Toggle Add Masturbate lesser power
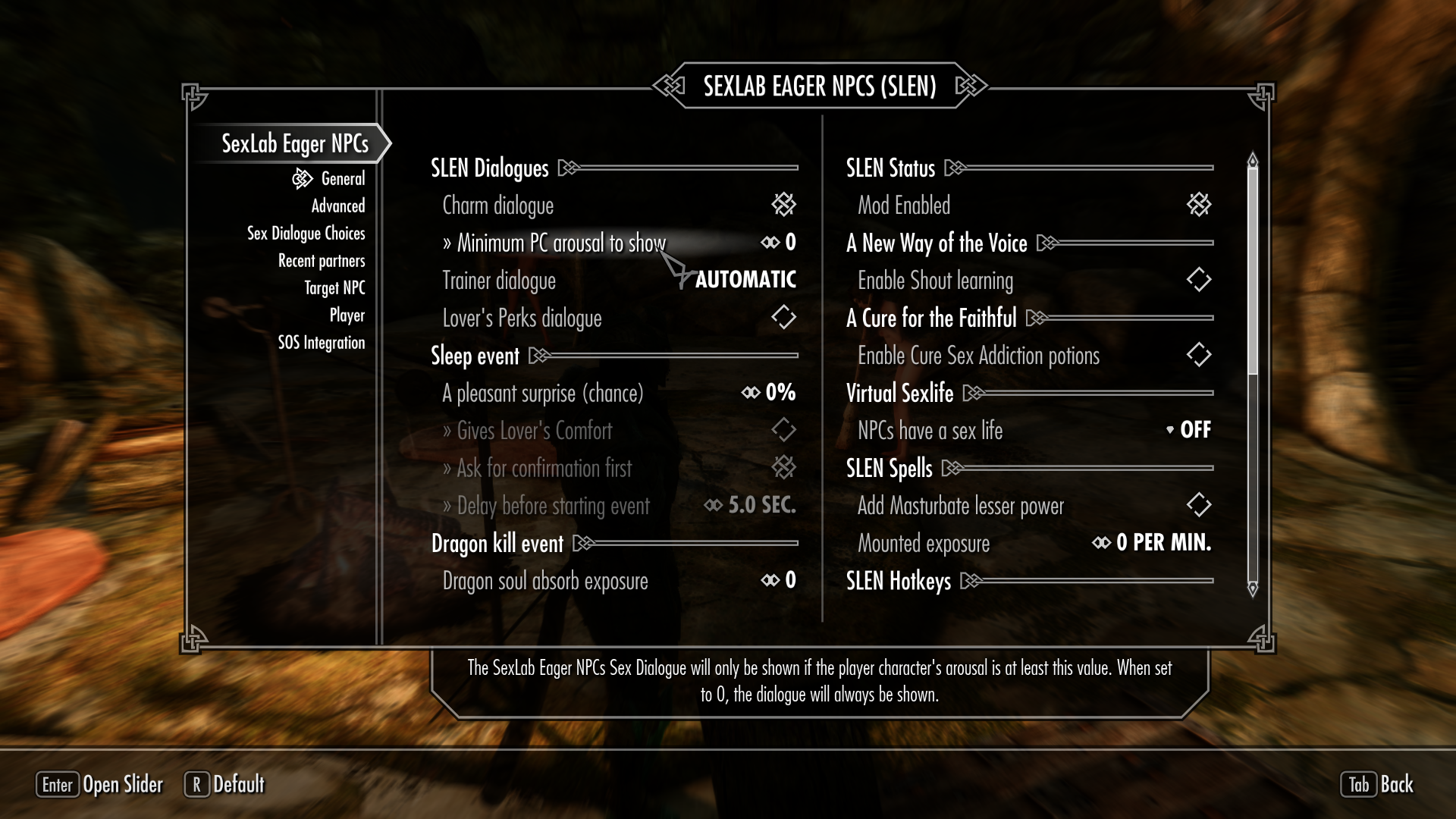Image resolution: width=1456 pixels, height=819 pixels. (x=1198, y=505)
